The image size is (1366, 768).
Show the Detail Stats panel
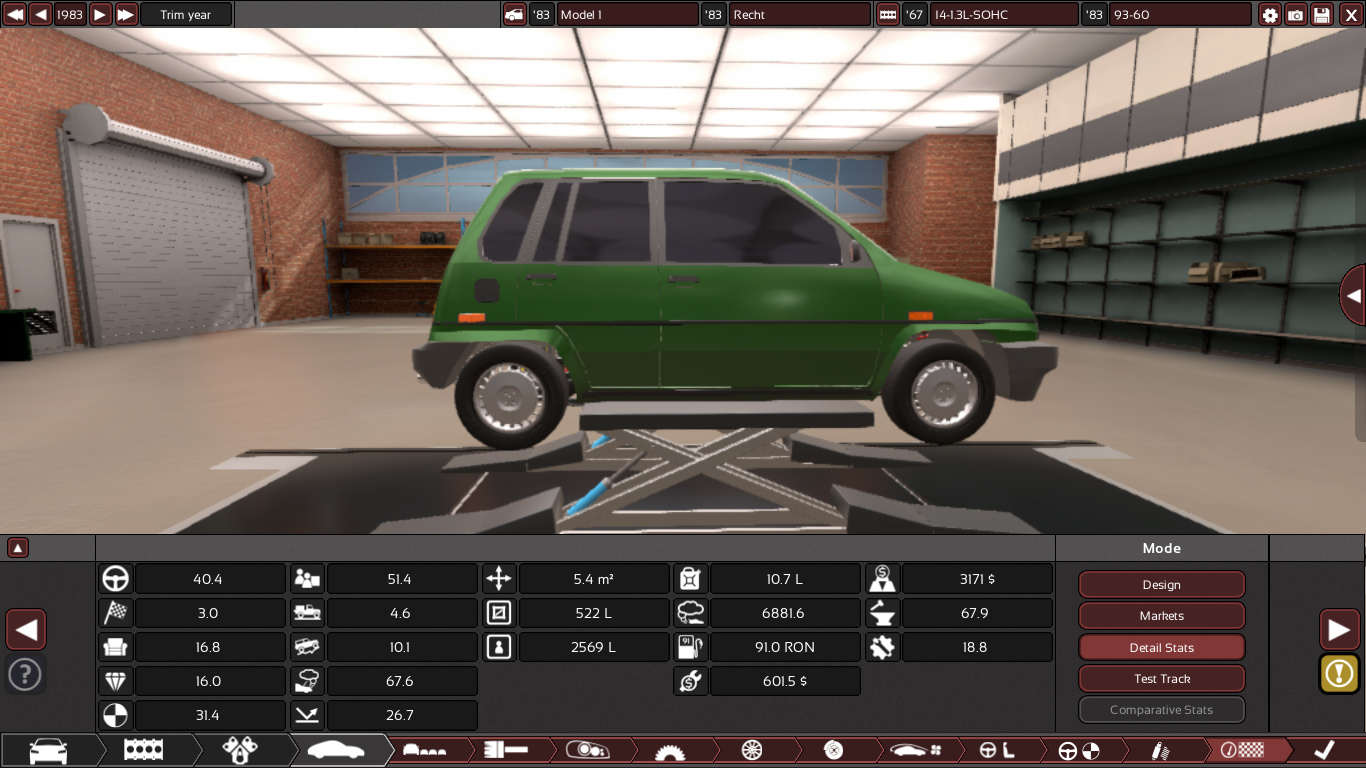[x=1161, y=647]
